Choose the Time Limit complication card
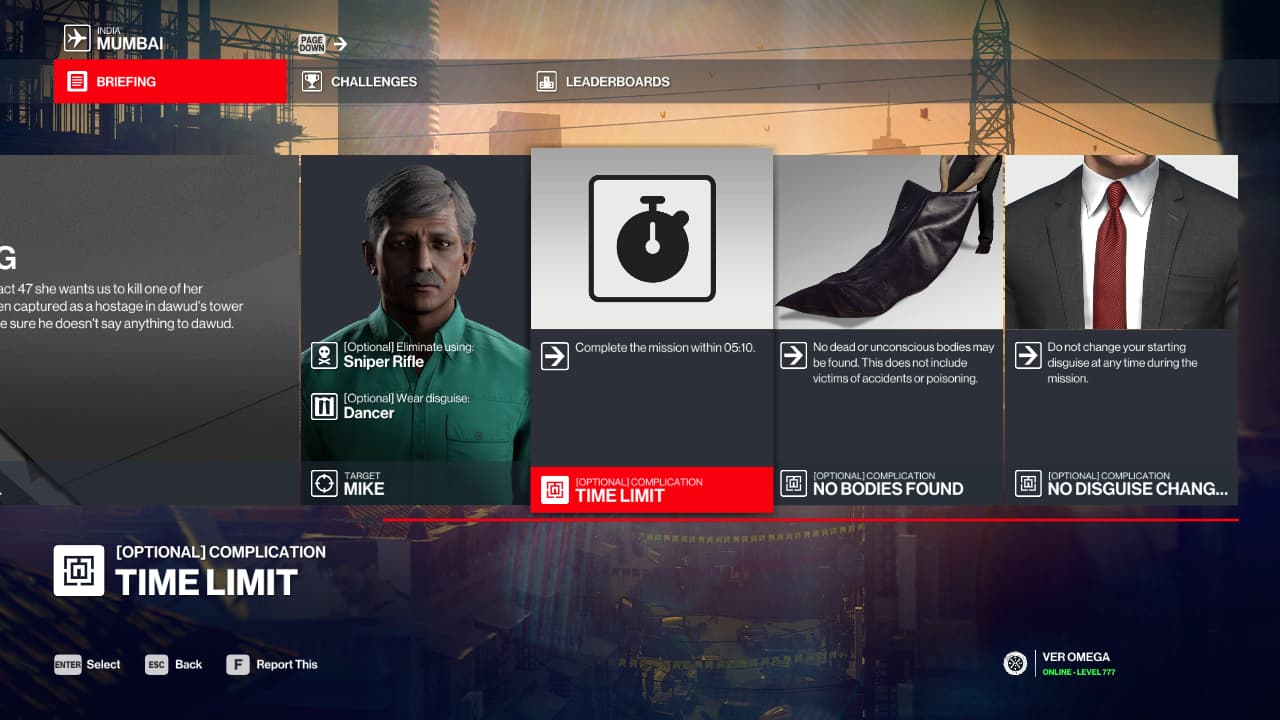The image size is (1280, 720). click(652, 330)
